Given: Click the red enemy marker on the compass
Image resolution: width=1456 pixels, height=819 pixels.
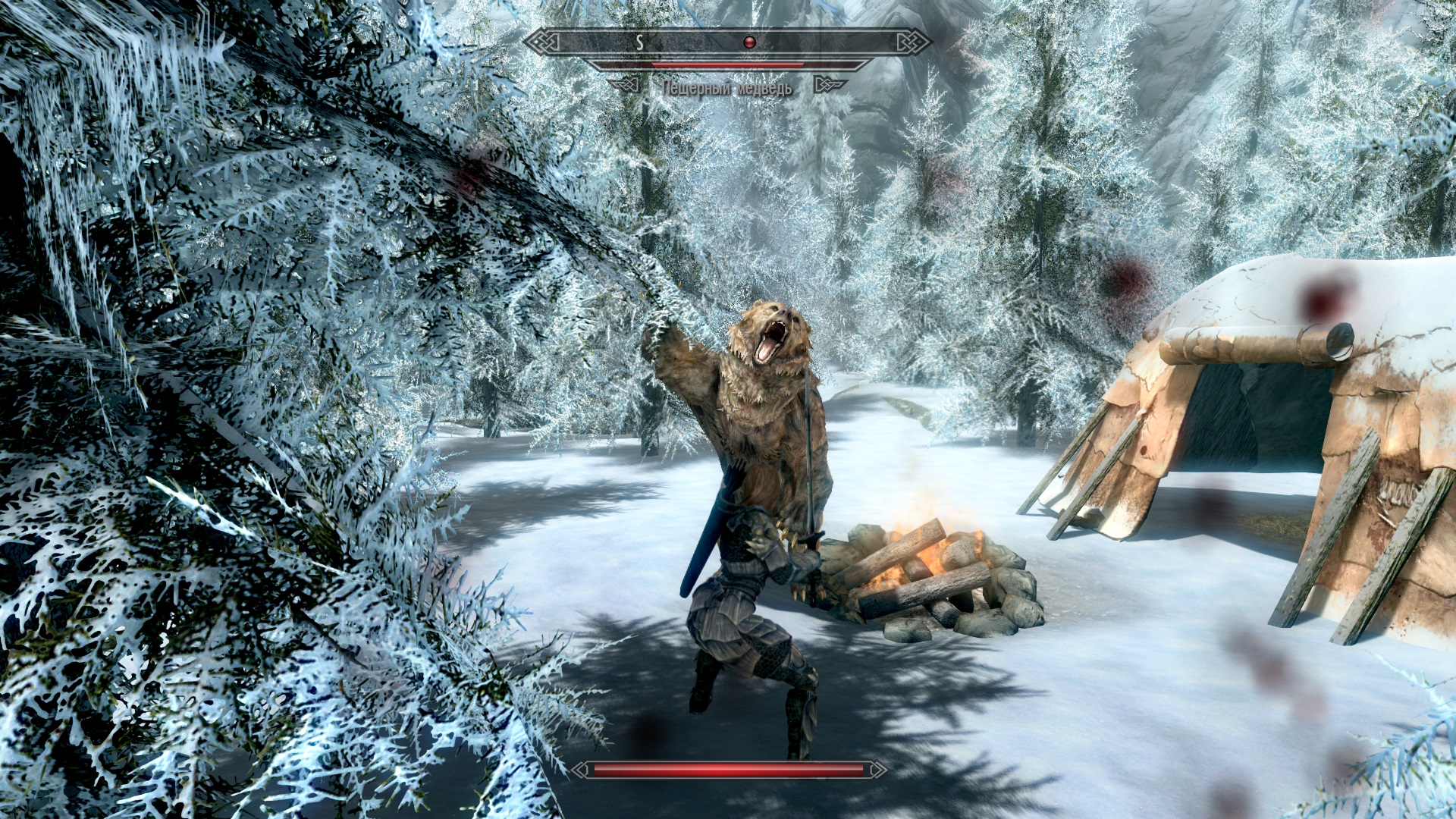Looking at the screenshot, I should coord(749,42).
